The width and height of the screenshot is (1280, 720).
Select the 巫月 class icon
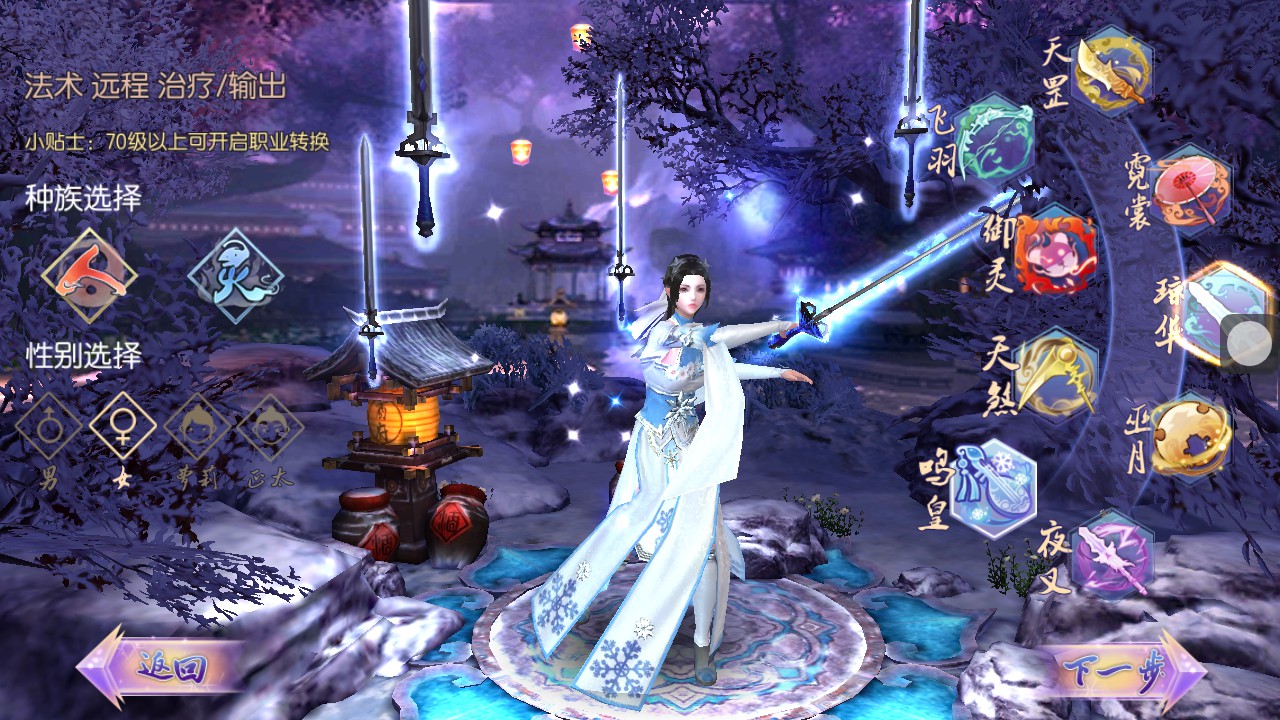click(1189, 437)
